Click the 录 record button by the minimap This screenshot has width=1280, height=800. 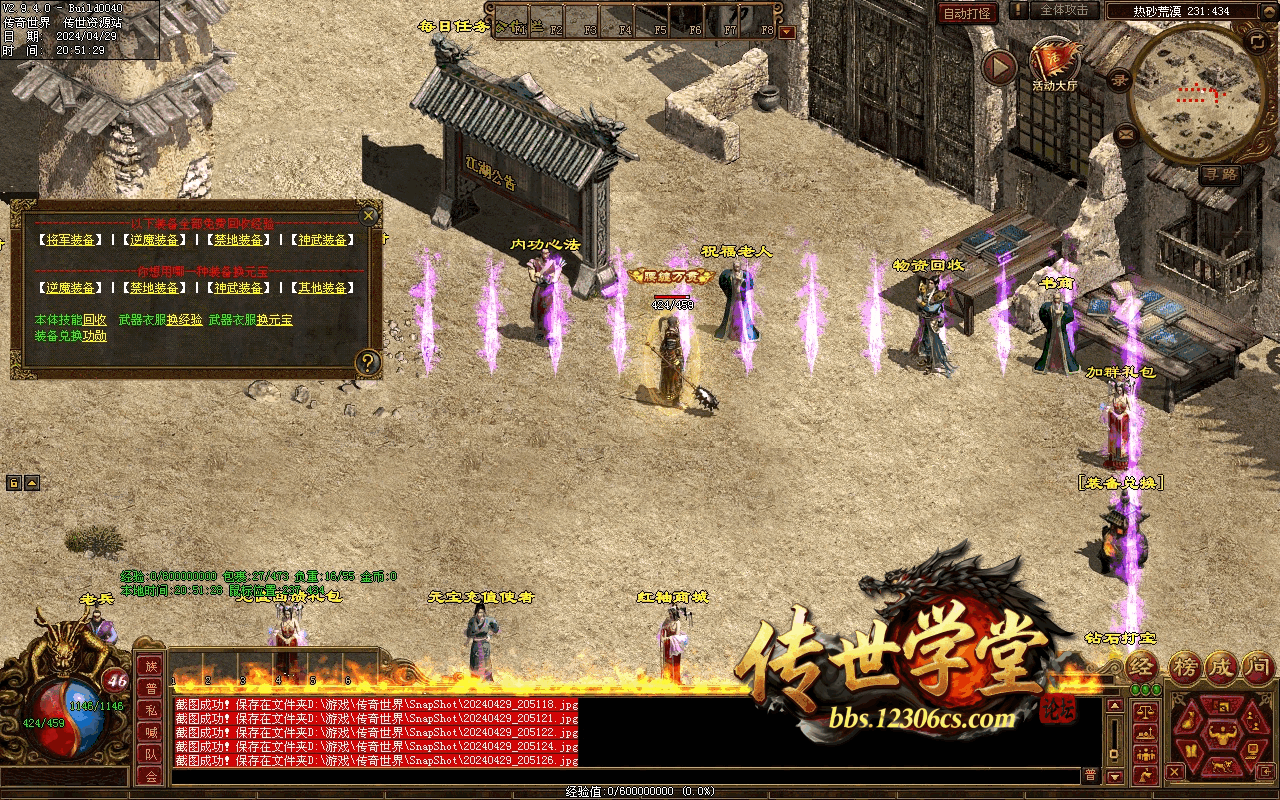[1121, 81]
